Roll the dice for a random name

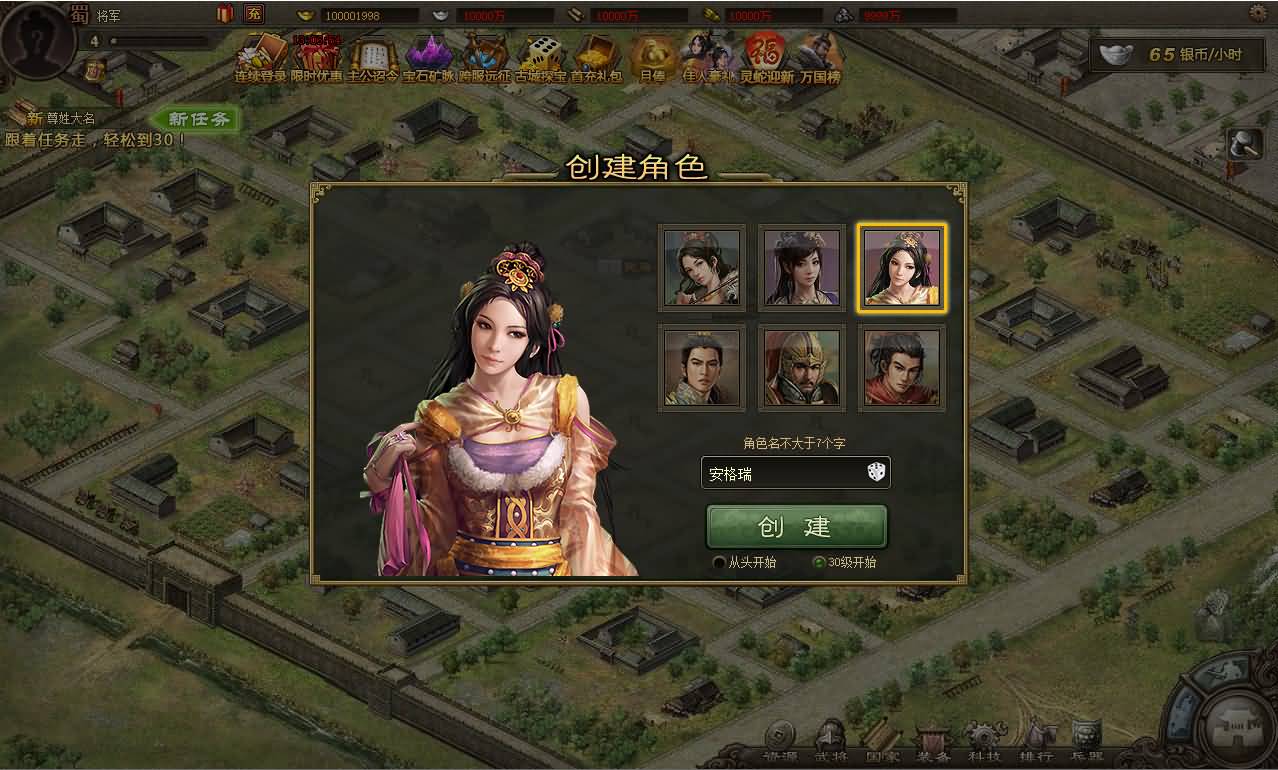tap(876, 473)
